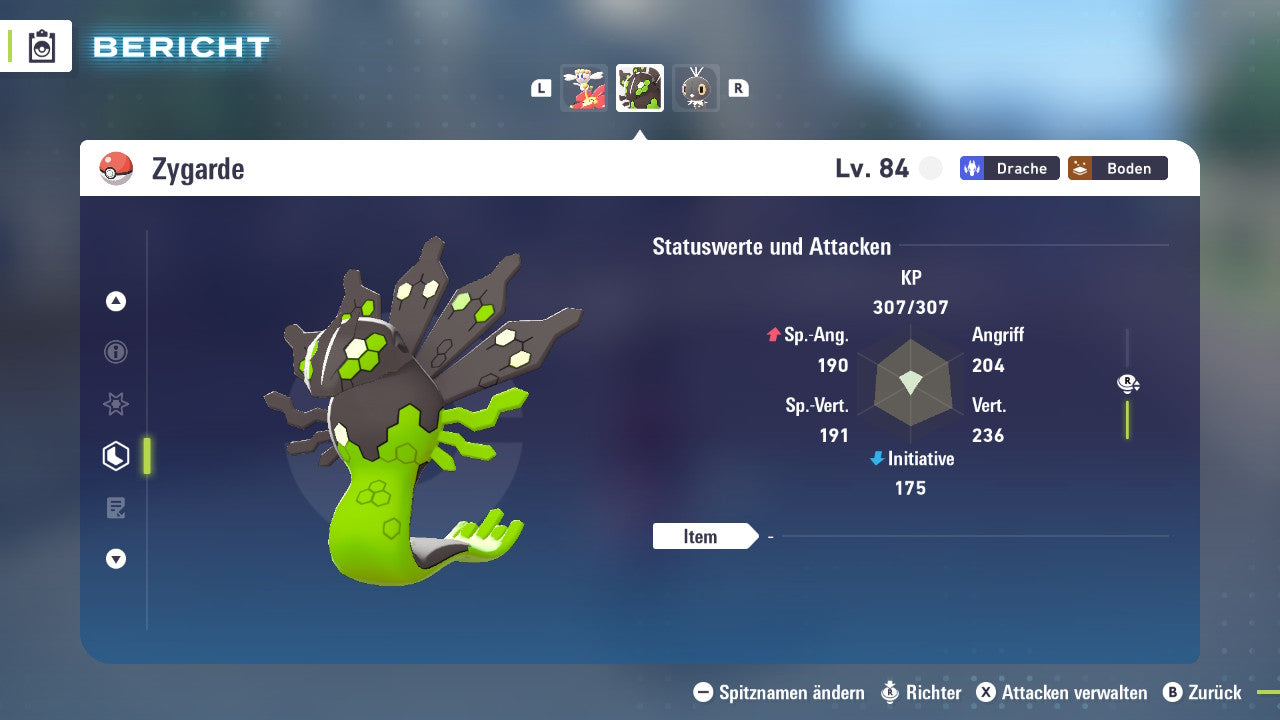Select the Boden type badge
This screenshot has width=1280, height=720.
tap(1117, 168)
